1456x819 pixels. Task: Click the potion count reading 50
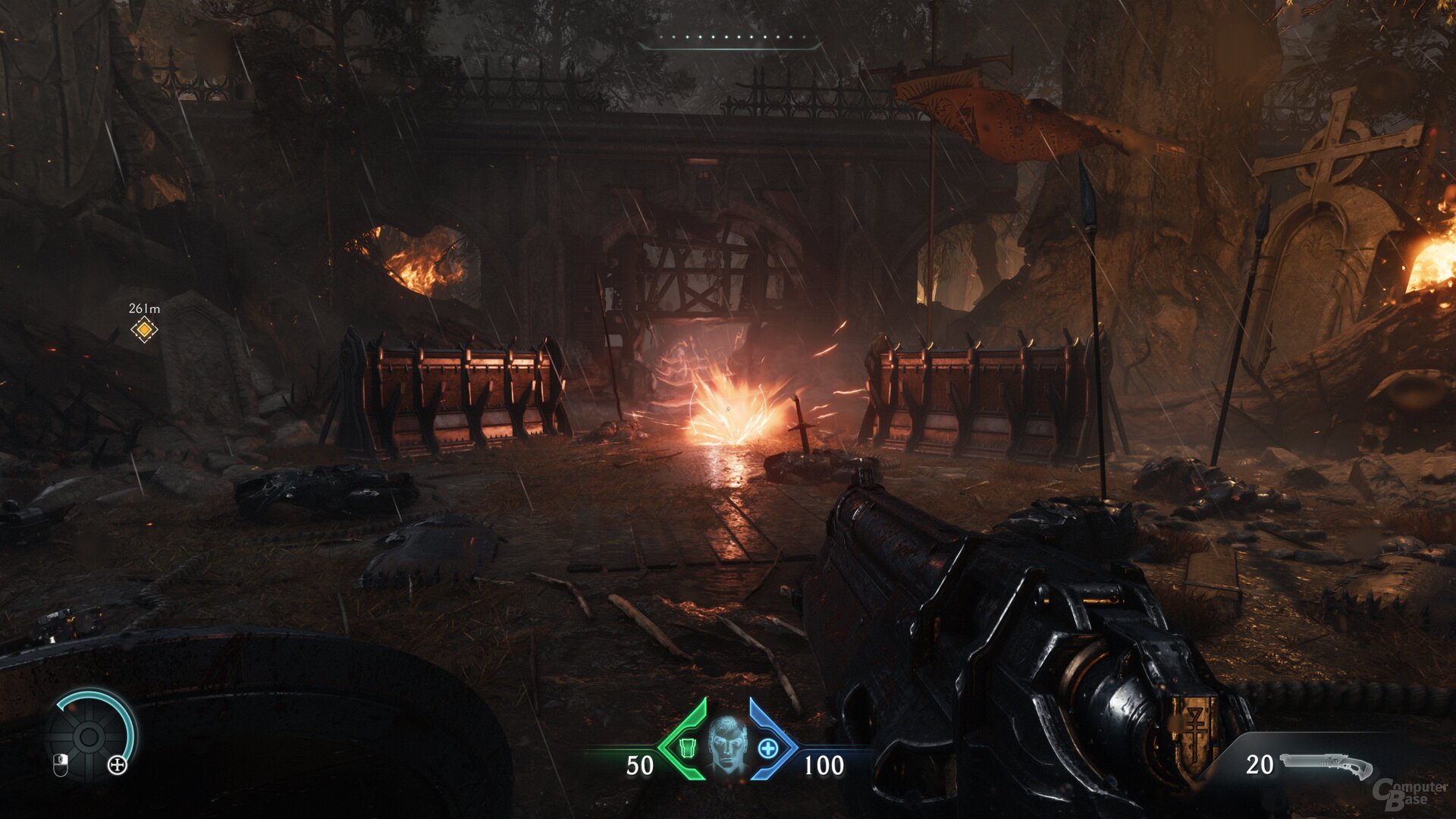click(639, 764)
